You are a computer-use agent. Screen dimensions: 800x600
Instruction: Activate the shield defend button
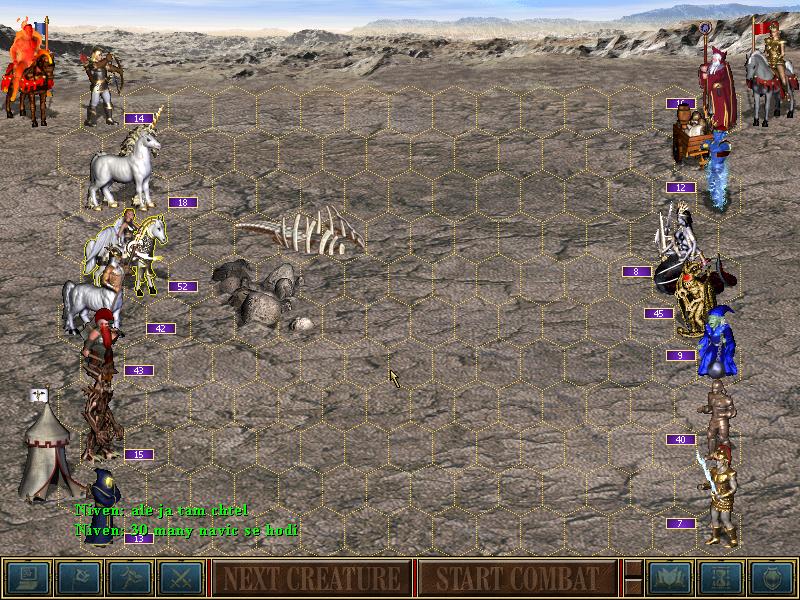(772, 578)
